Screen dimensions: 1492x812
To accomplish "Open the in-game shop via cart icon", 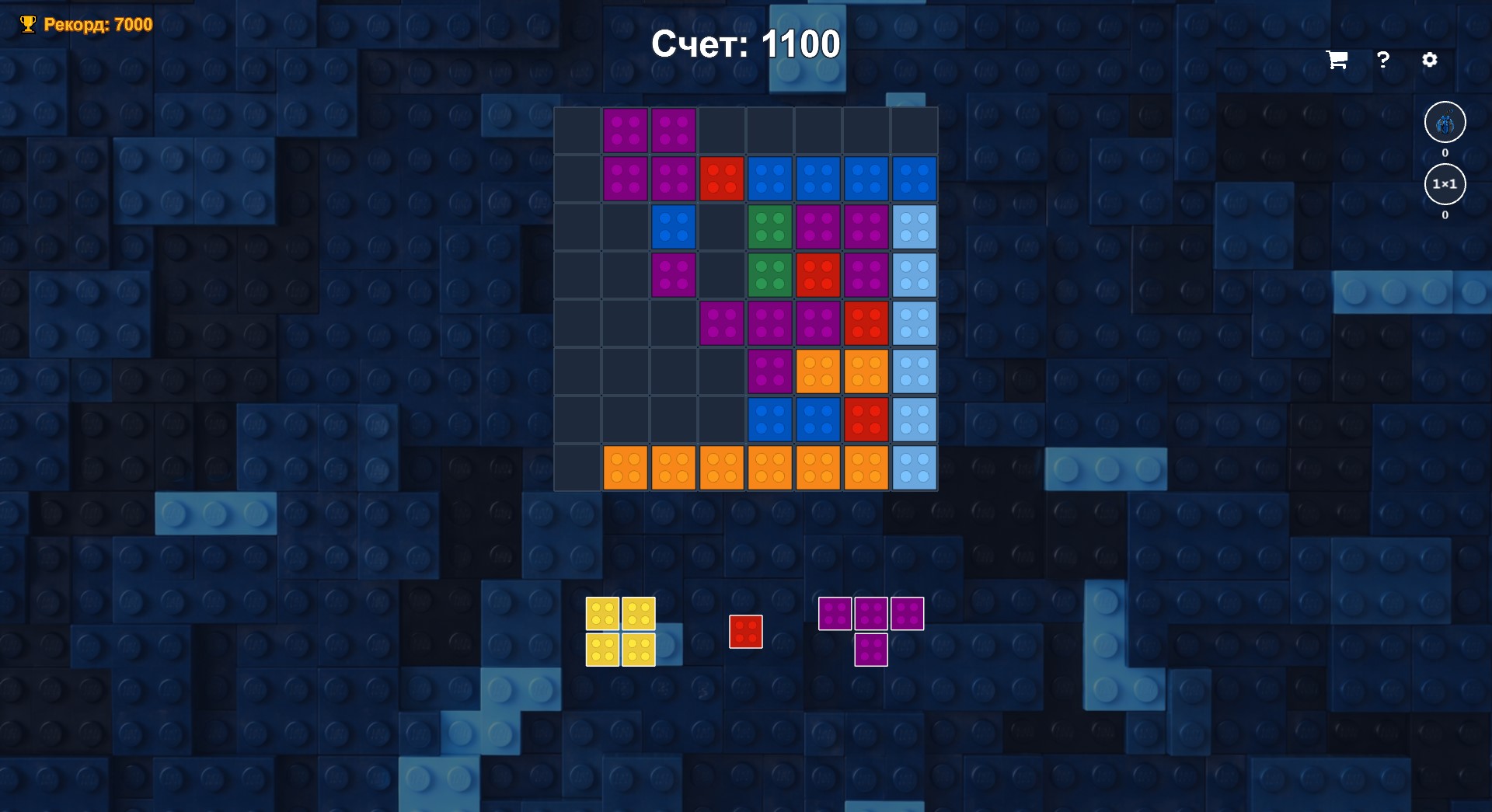I will point(1336,60).
